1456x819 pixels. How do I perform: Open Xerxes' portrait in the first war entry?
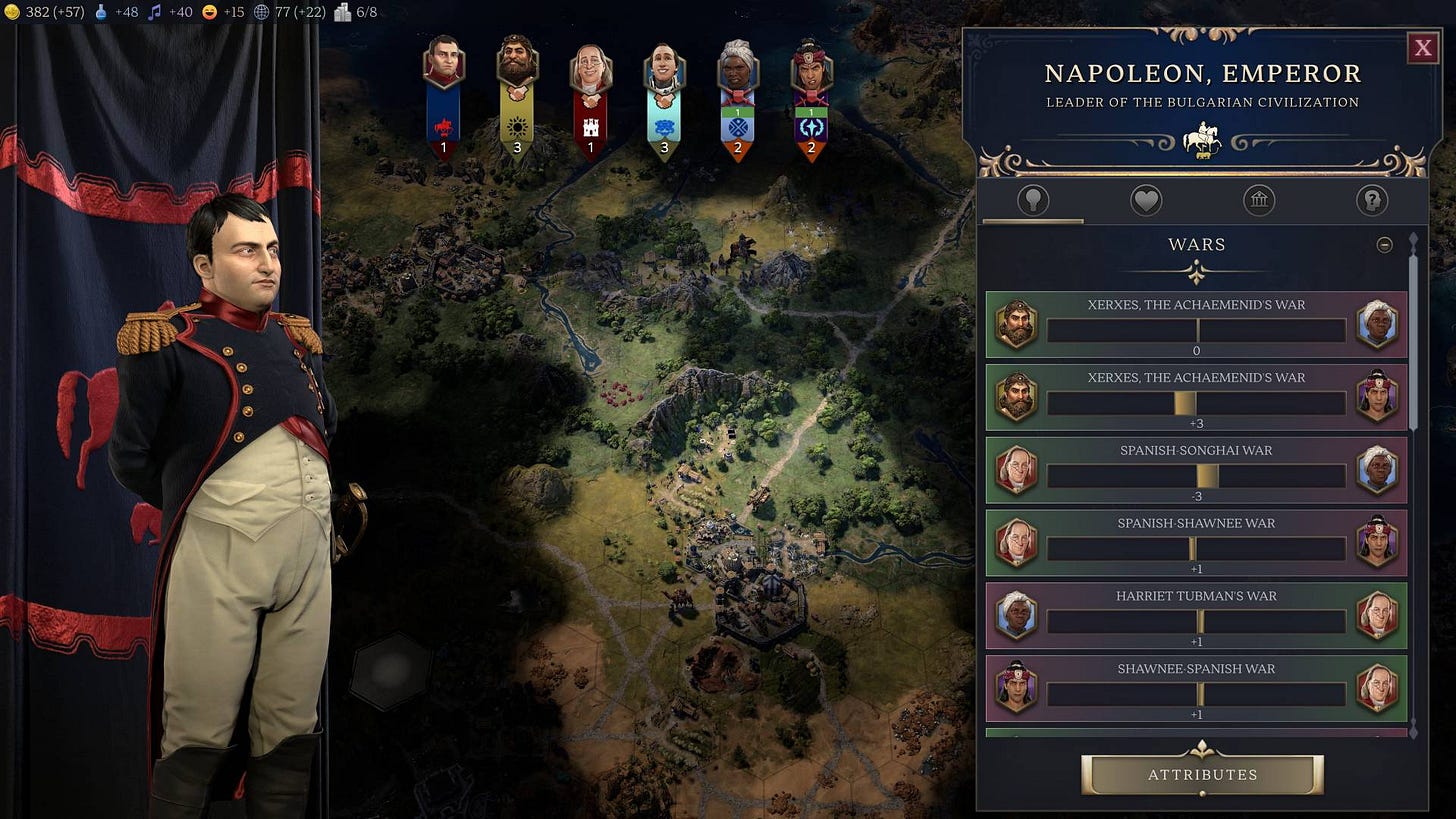(x=1016, y=325)
